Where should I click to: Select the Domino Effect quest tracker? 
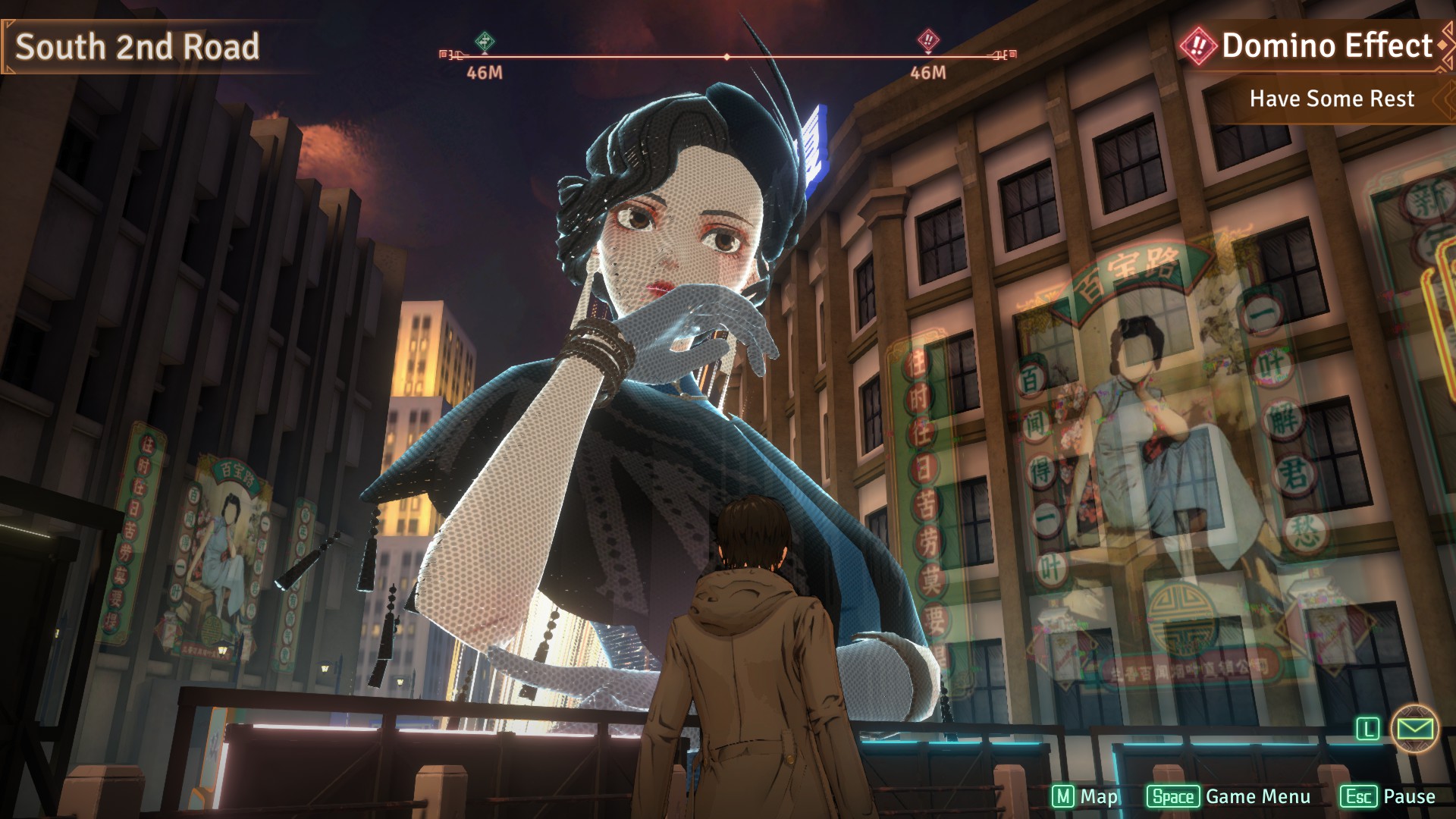(x=1316, y=46)
